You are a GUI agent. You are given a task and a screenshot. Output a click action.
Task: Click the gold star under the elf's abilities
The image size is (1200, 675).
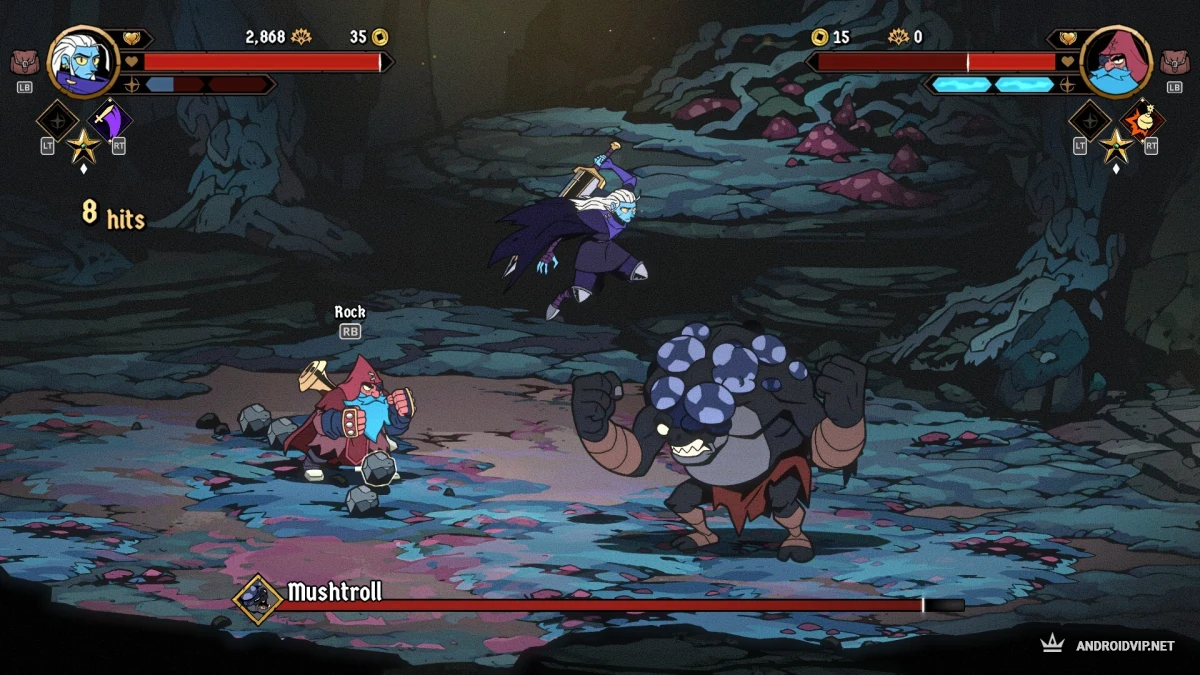pyautogui.click(x=82, y=146)
